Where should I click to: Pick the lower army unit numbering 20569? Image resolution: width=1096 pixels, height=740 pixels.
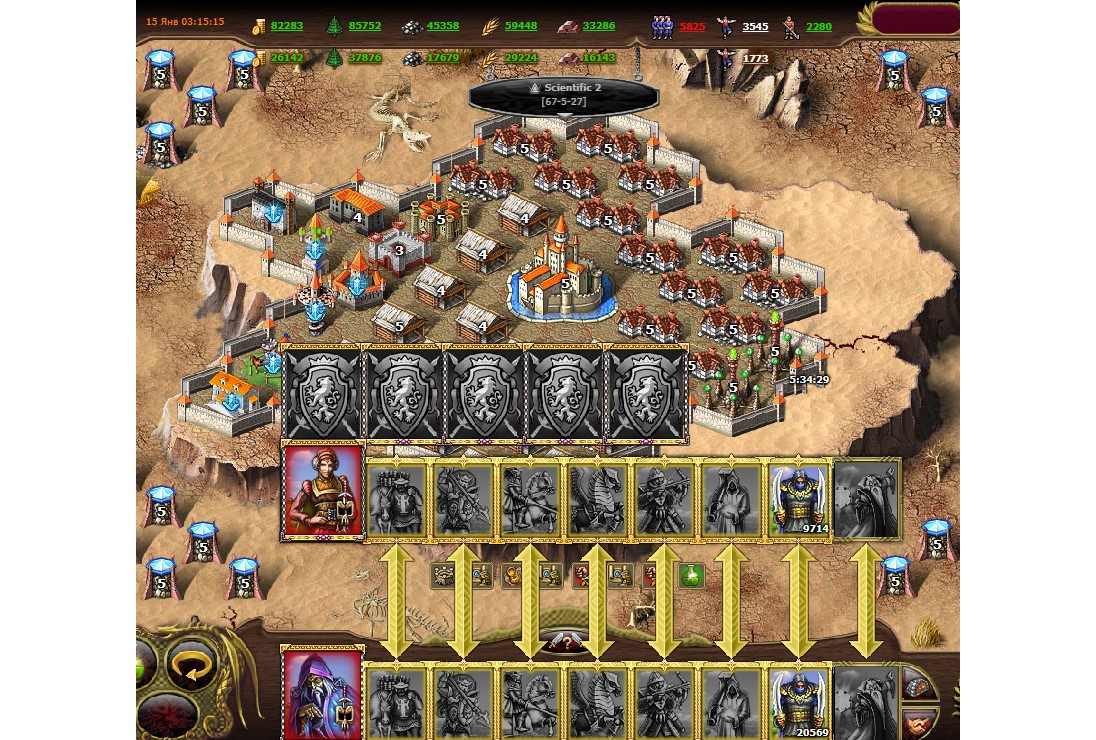798,701
